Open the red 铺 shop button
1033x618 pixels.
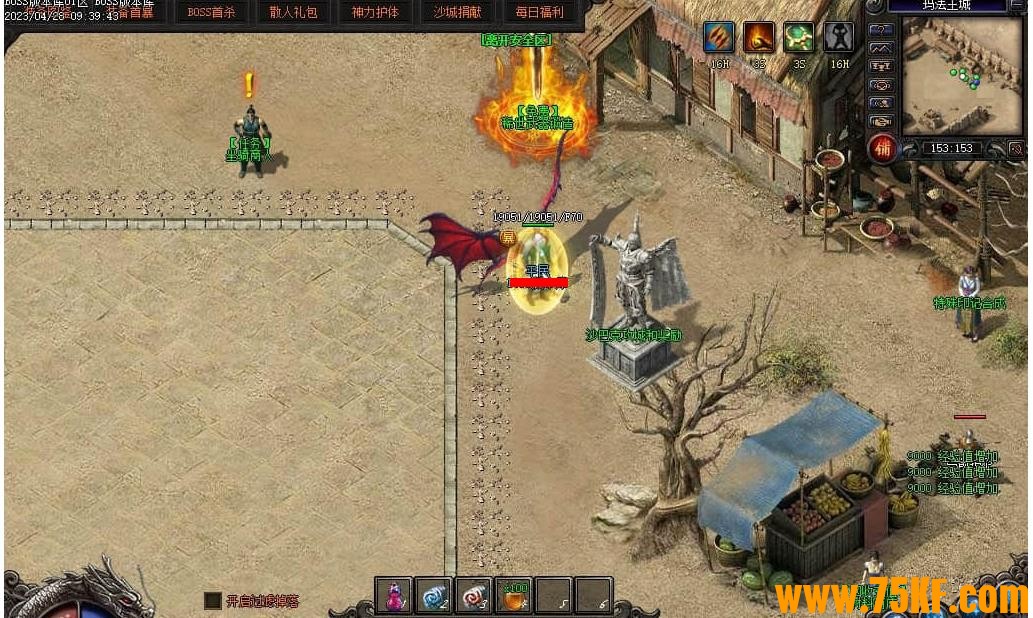(x=882, y=148)
